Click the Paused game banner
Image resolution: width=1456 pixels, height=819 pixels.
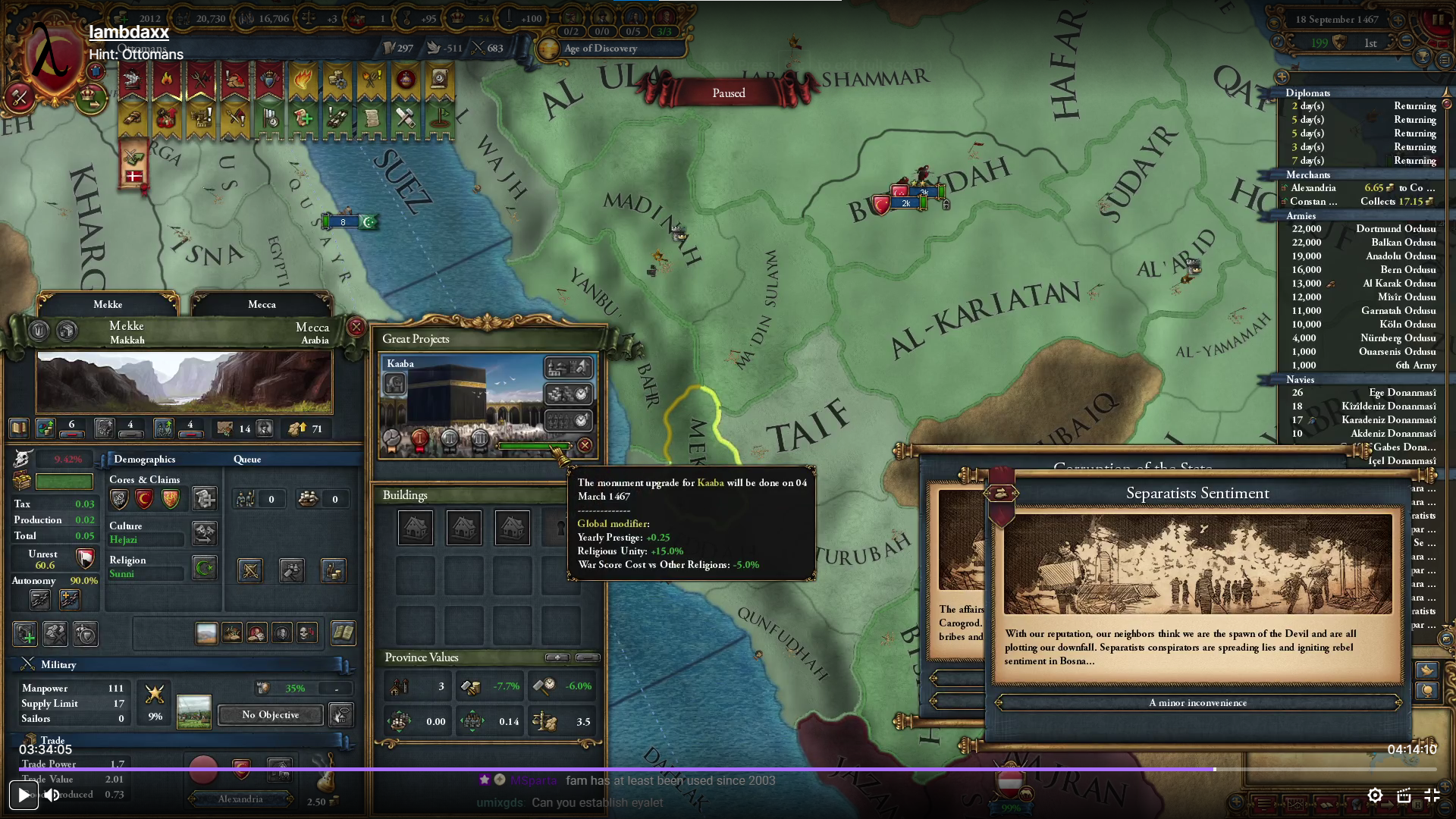tap(728, 93)
